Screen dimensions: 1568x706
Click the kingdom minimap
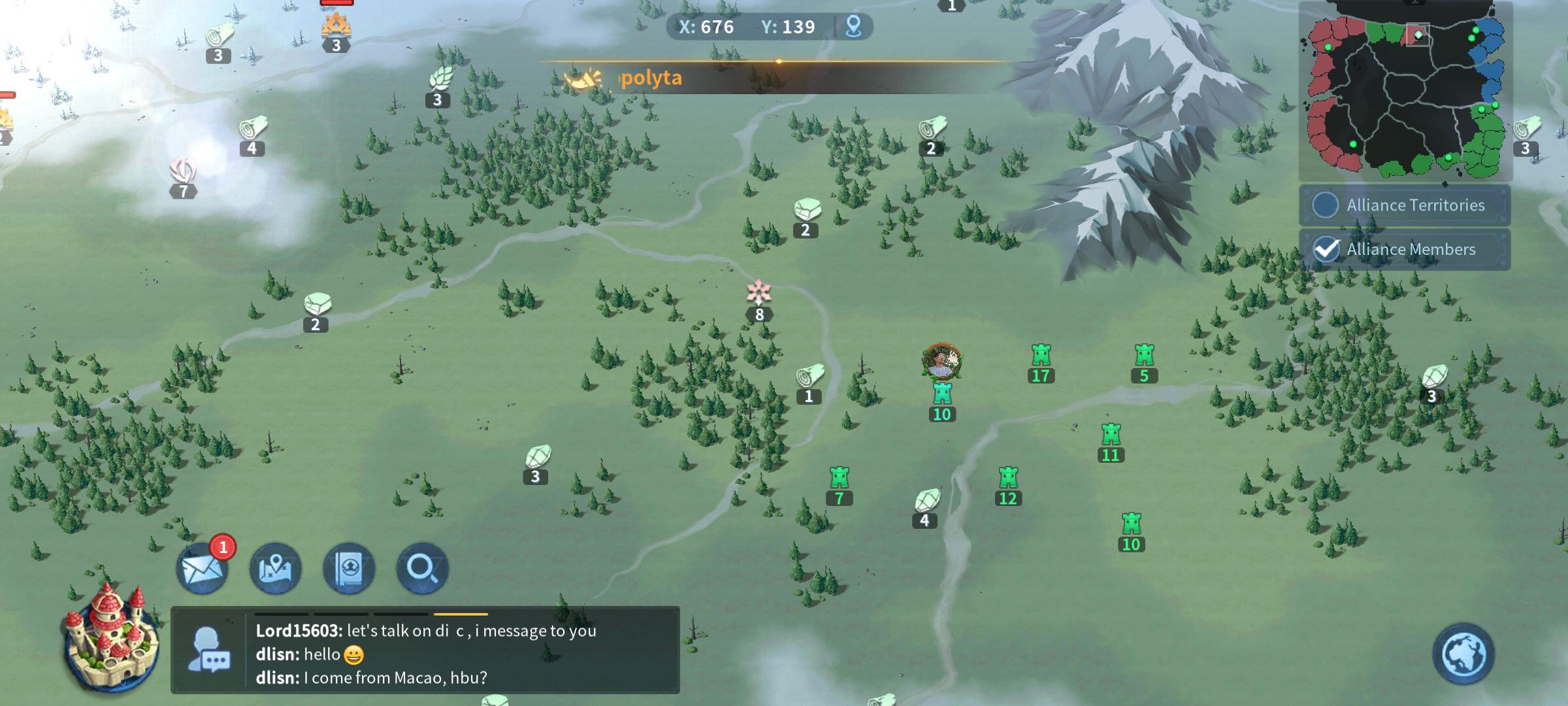(x=1405, y=92)
